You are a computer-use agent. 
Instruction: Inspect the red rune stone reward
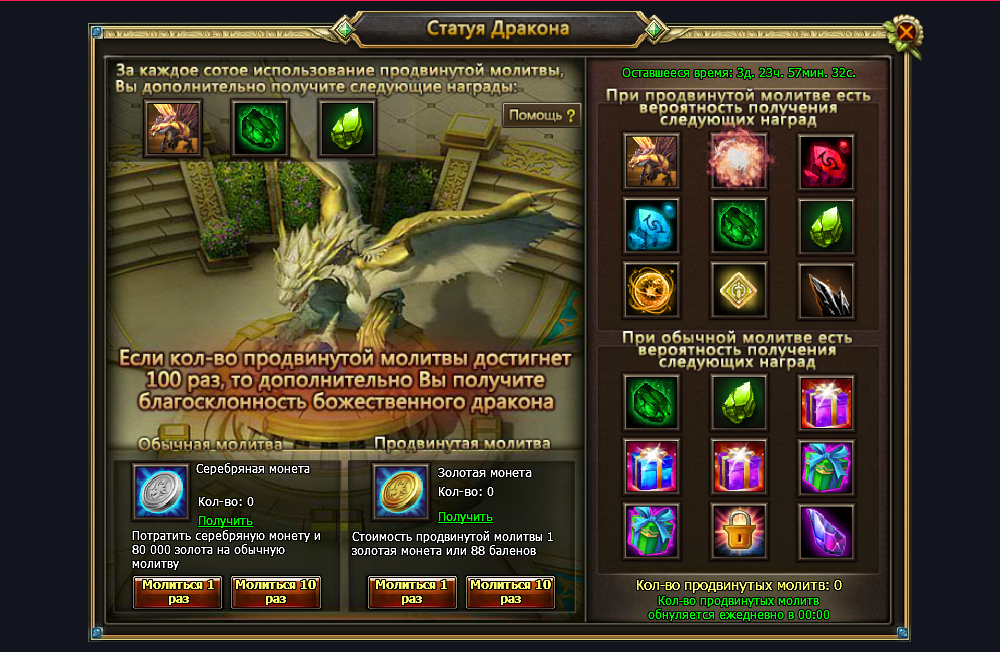(826, 162)
